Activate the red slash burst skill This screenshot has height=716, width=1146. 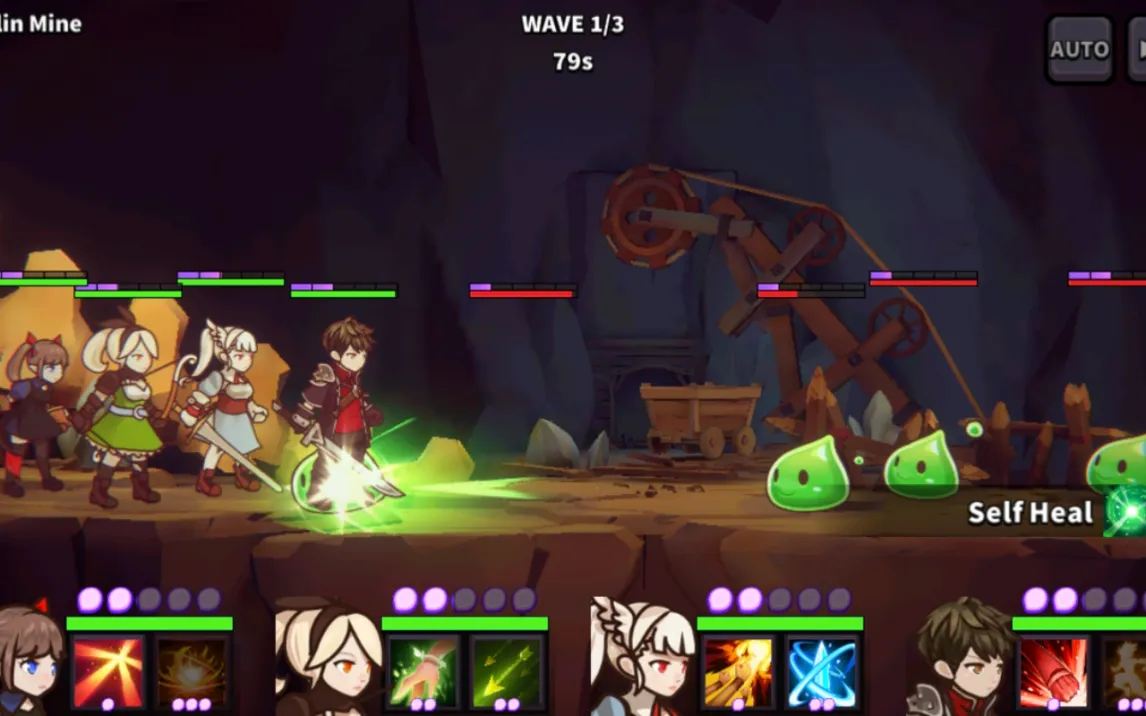pyautogui.click(x=108, y=672)
